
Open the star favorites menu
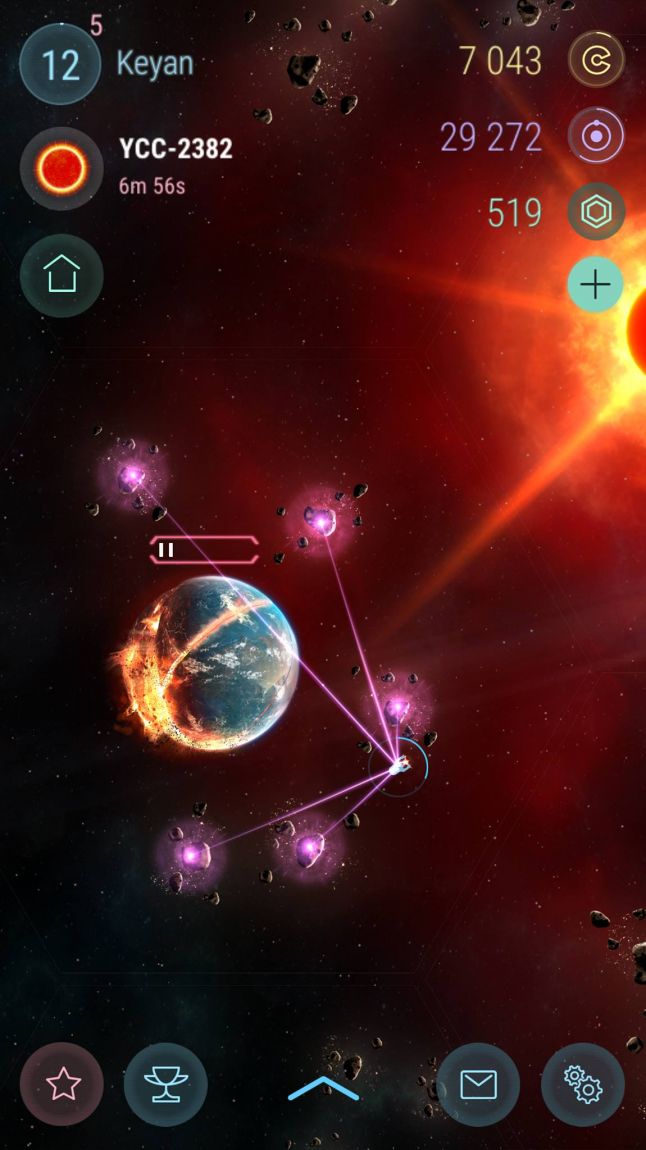click(62, 1085)
